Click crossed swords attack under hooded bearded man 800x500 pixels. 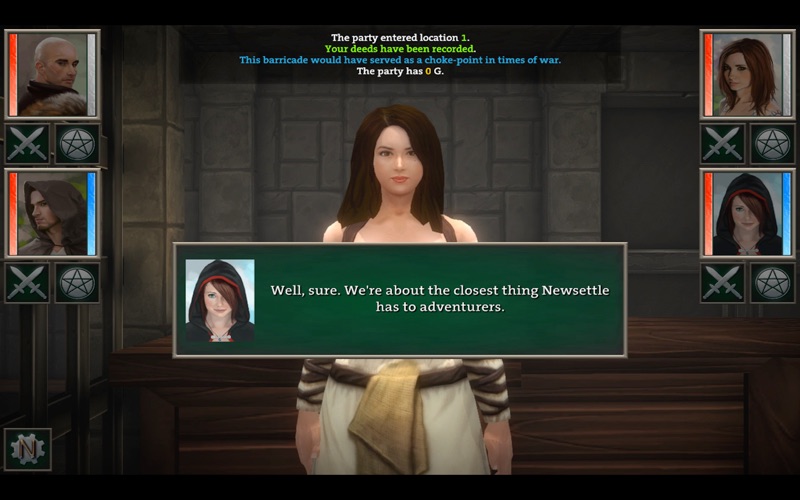click(27, 282)
